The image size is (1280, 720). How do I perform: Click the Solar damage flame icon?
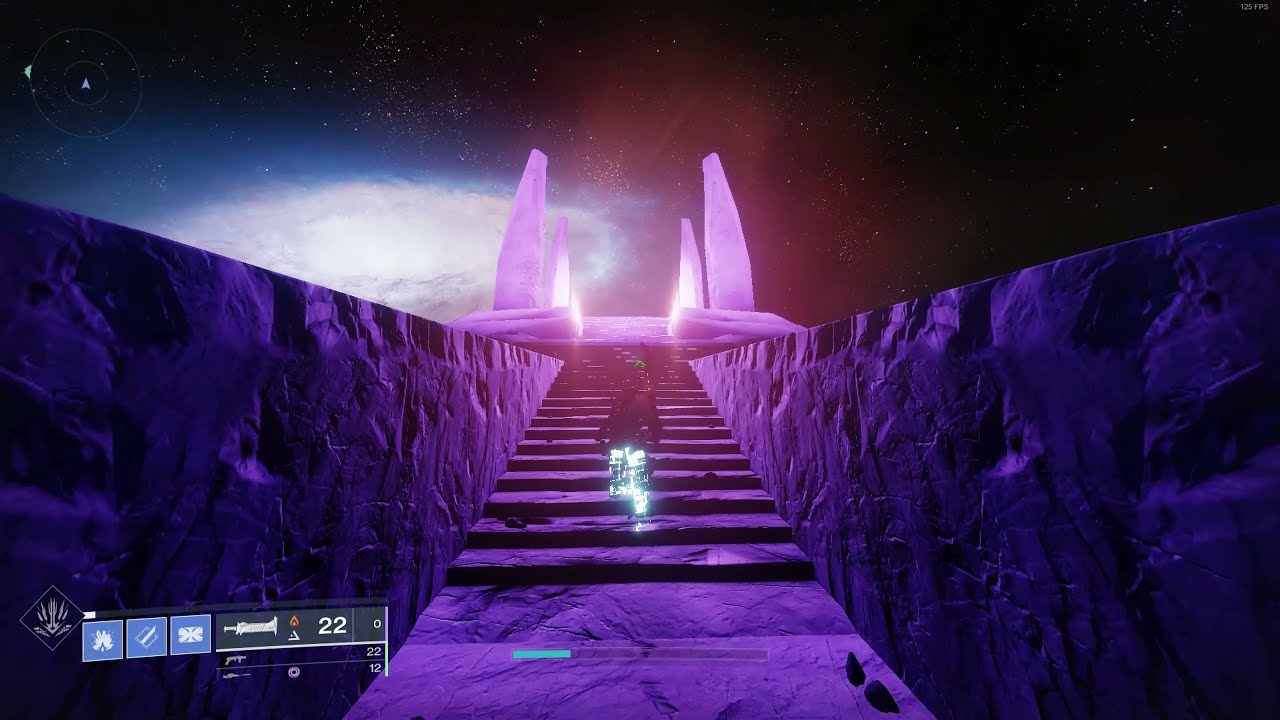295,621
